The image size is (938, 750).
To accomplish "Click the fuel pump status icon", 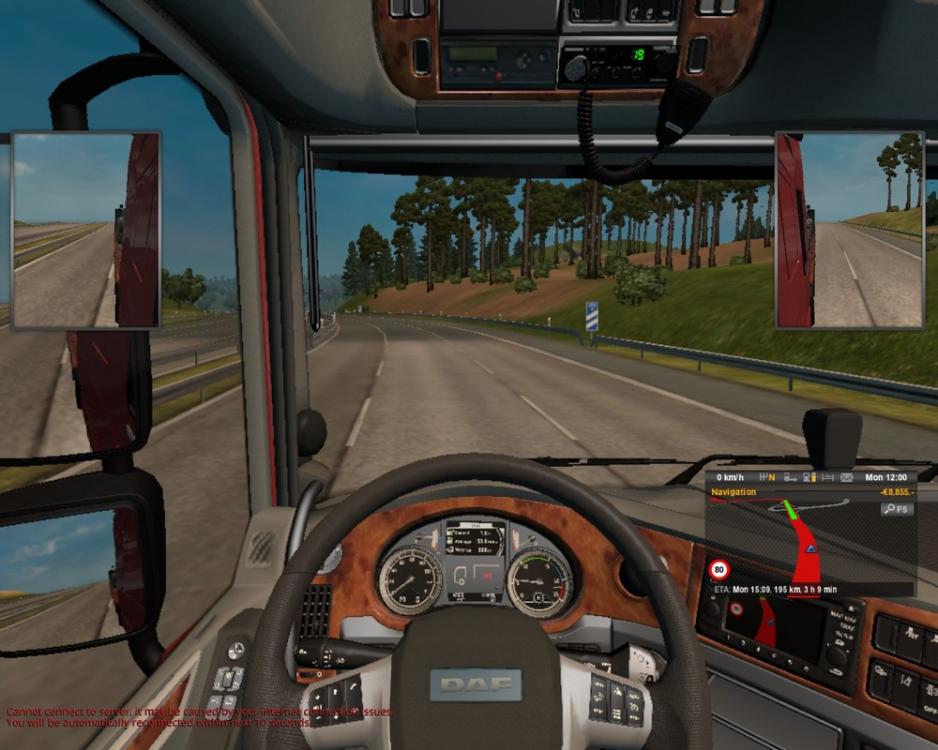I will point(809,477).
